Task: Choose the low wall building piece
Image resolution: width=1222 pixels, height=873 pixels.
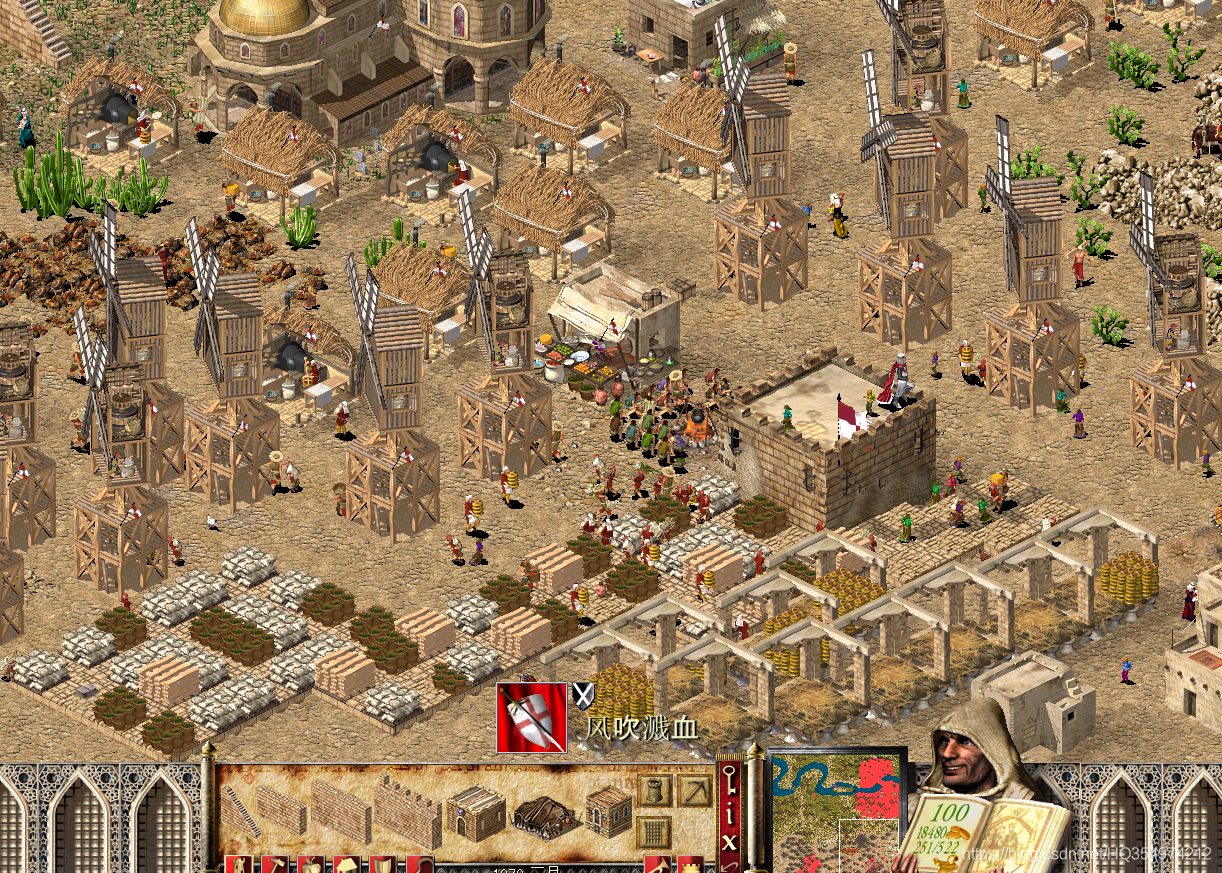Action: [282, 807]
